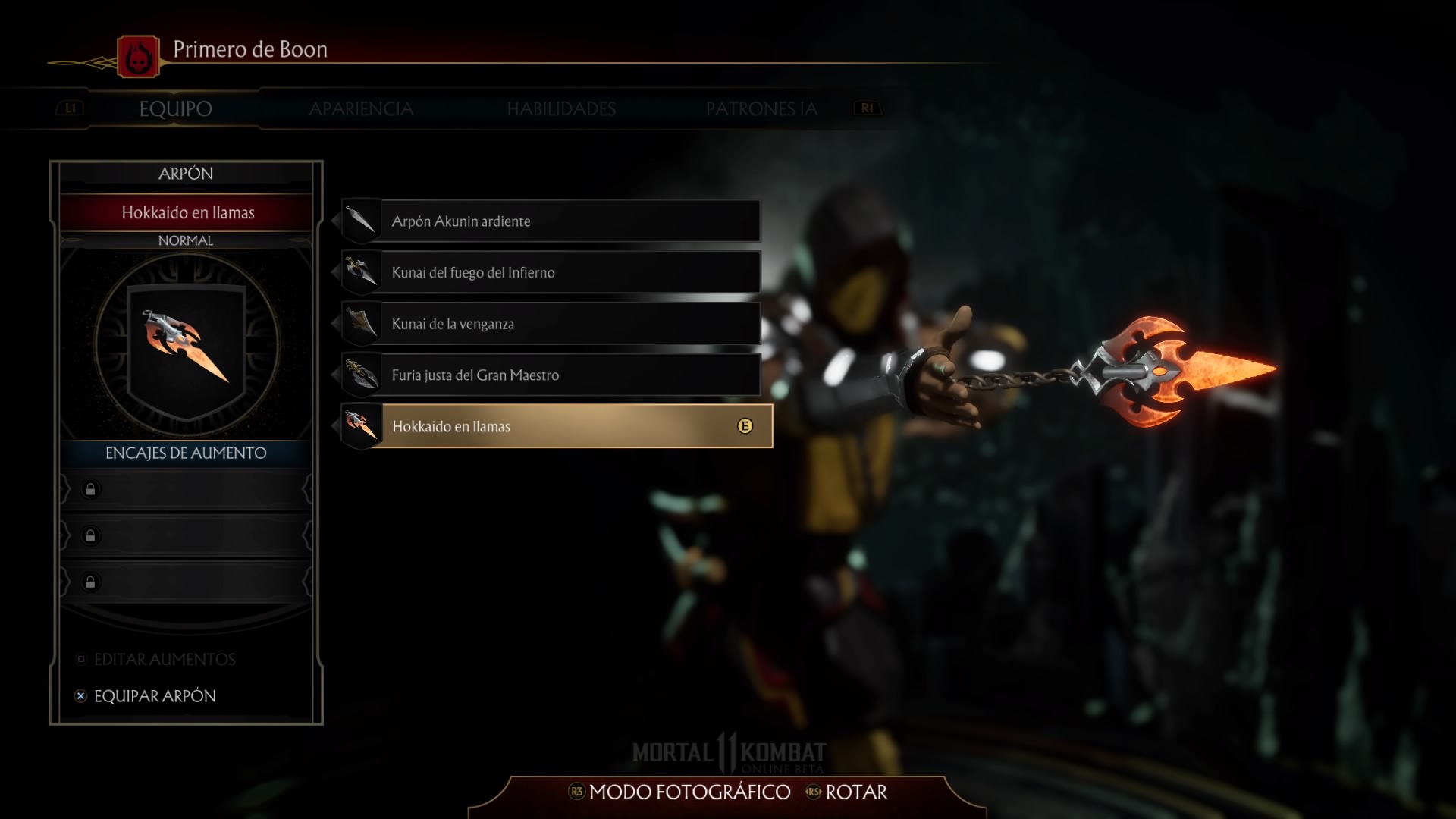Pick the Kunai de la venganza spear
1456x819 pixels.
[x=551, y=324]
